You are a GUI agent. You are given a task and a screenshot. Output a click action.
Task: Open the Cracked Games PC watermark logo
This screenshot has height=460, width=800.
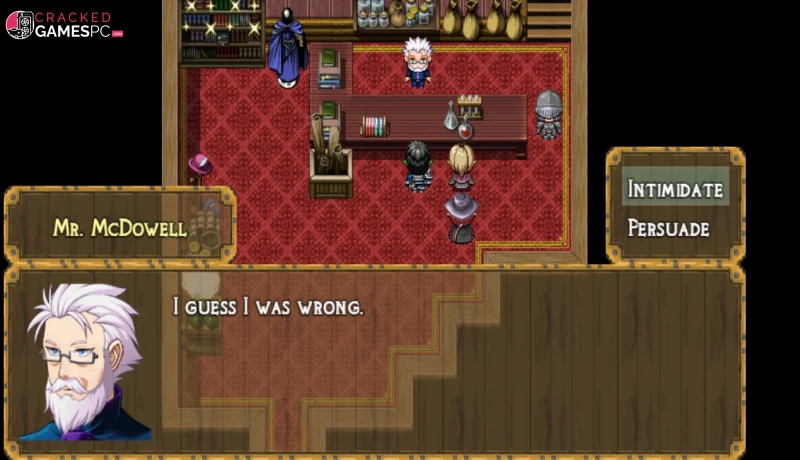(64, 25)
